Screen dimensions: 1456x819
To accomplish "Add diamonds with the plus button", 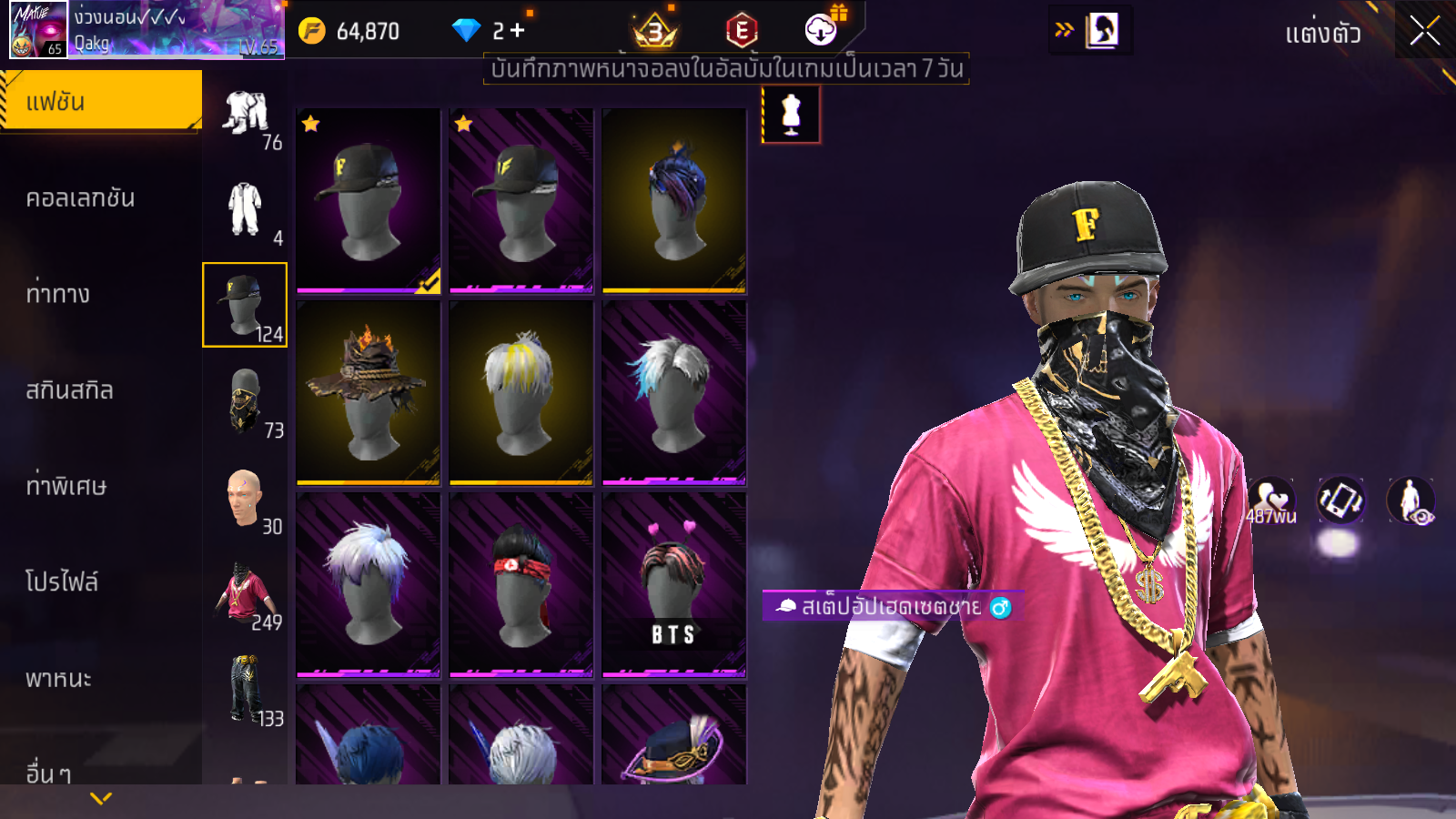I will click(x=517, y=30).
